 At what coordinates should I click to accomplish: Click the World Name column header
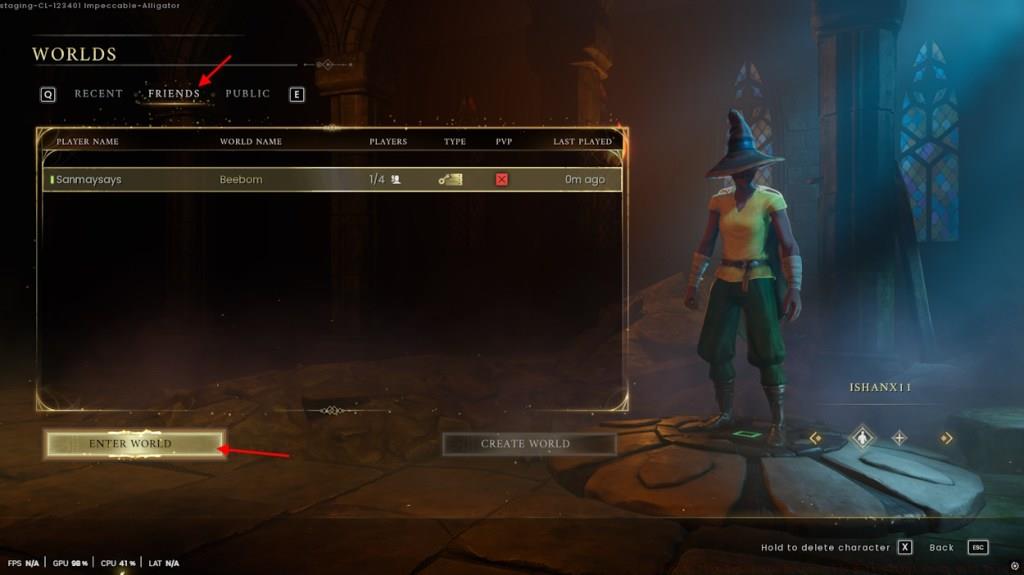click(251, 142)
